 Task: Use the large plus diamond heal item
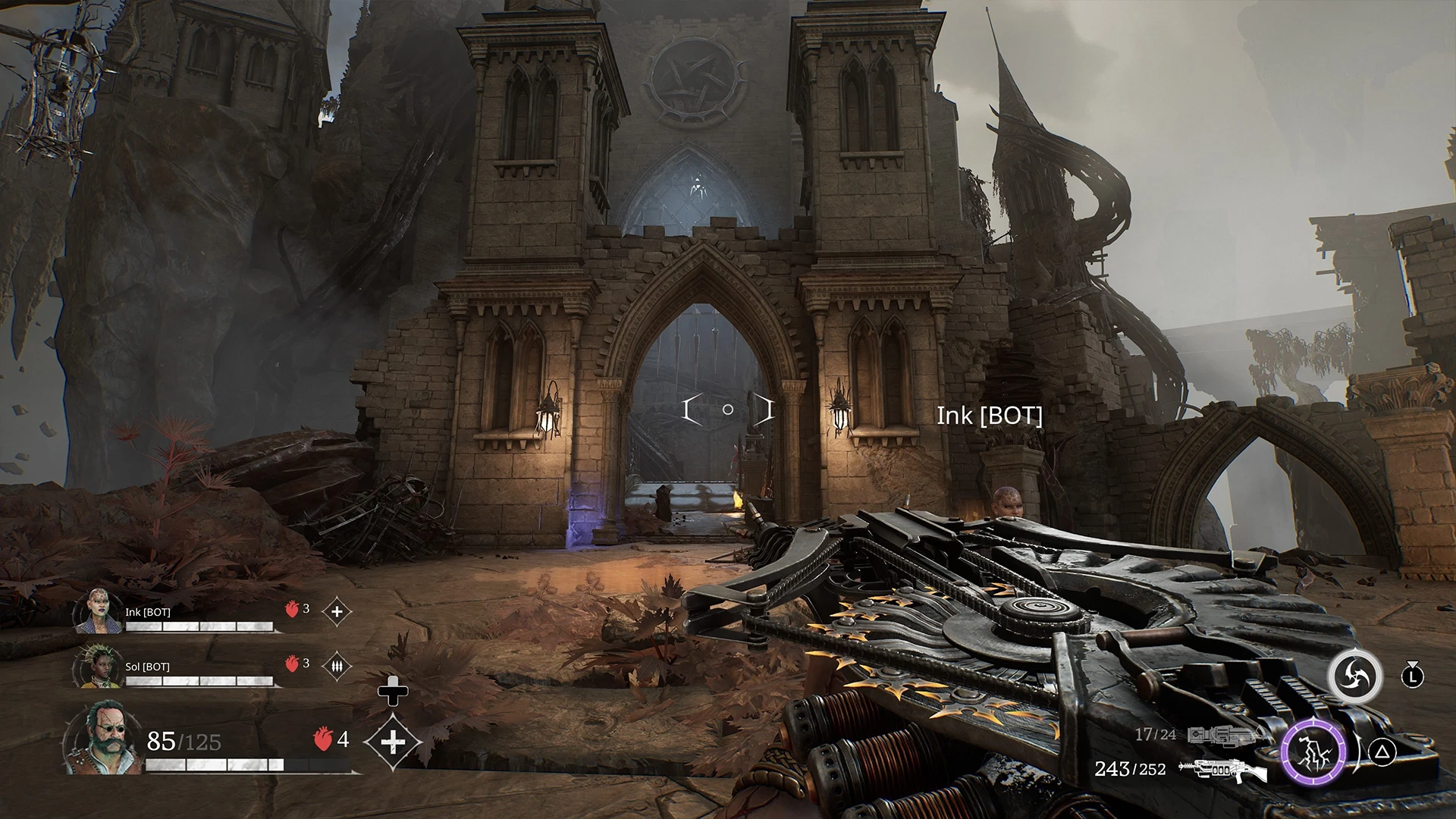392,741
